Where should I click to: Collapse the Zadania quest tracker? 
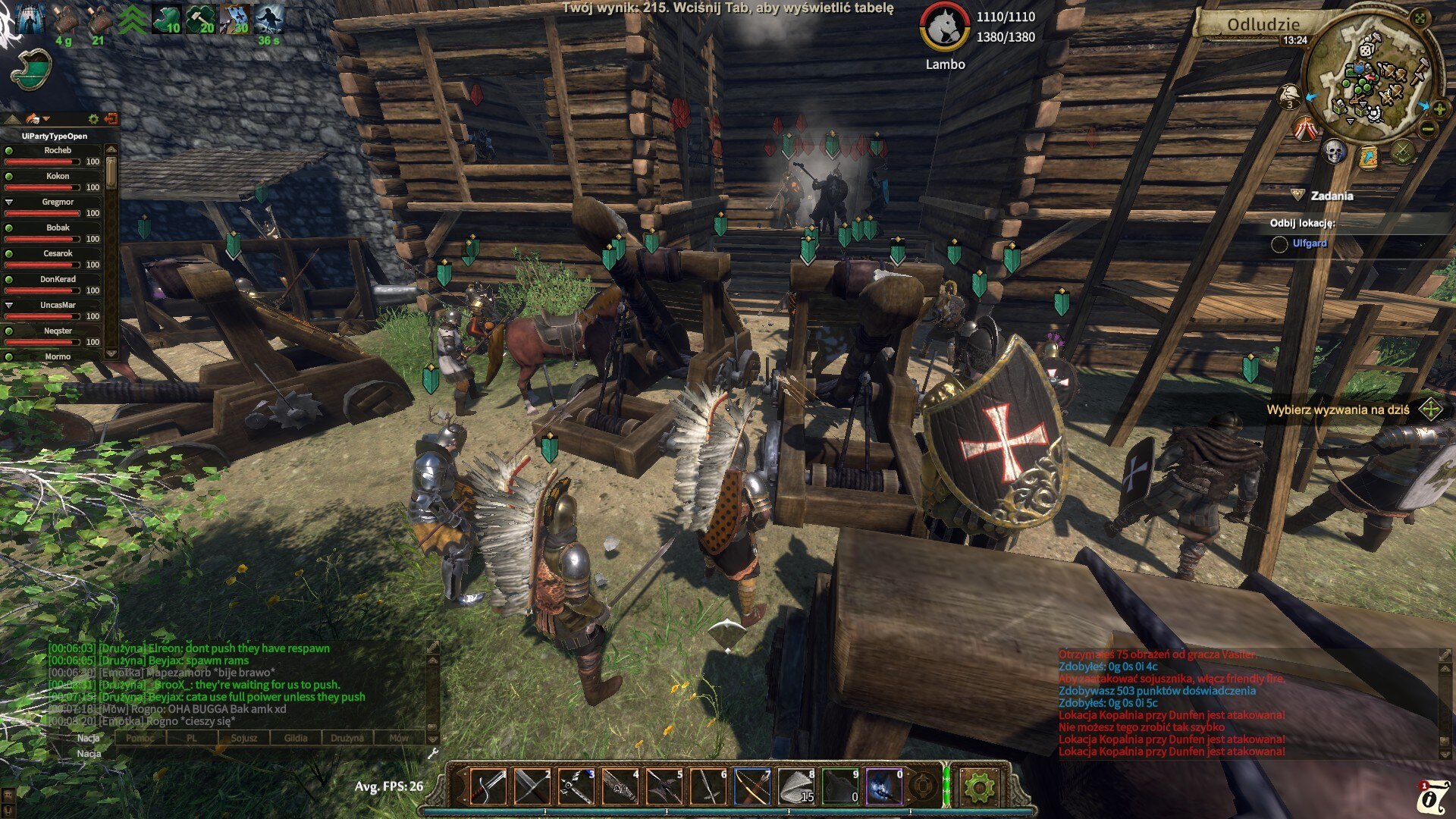point(1298,196)
